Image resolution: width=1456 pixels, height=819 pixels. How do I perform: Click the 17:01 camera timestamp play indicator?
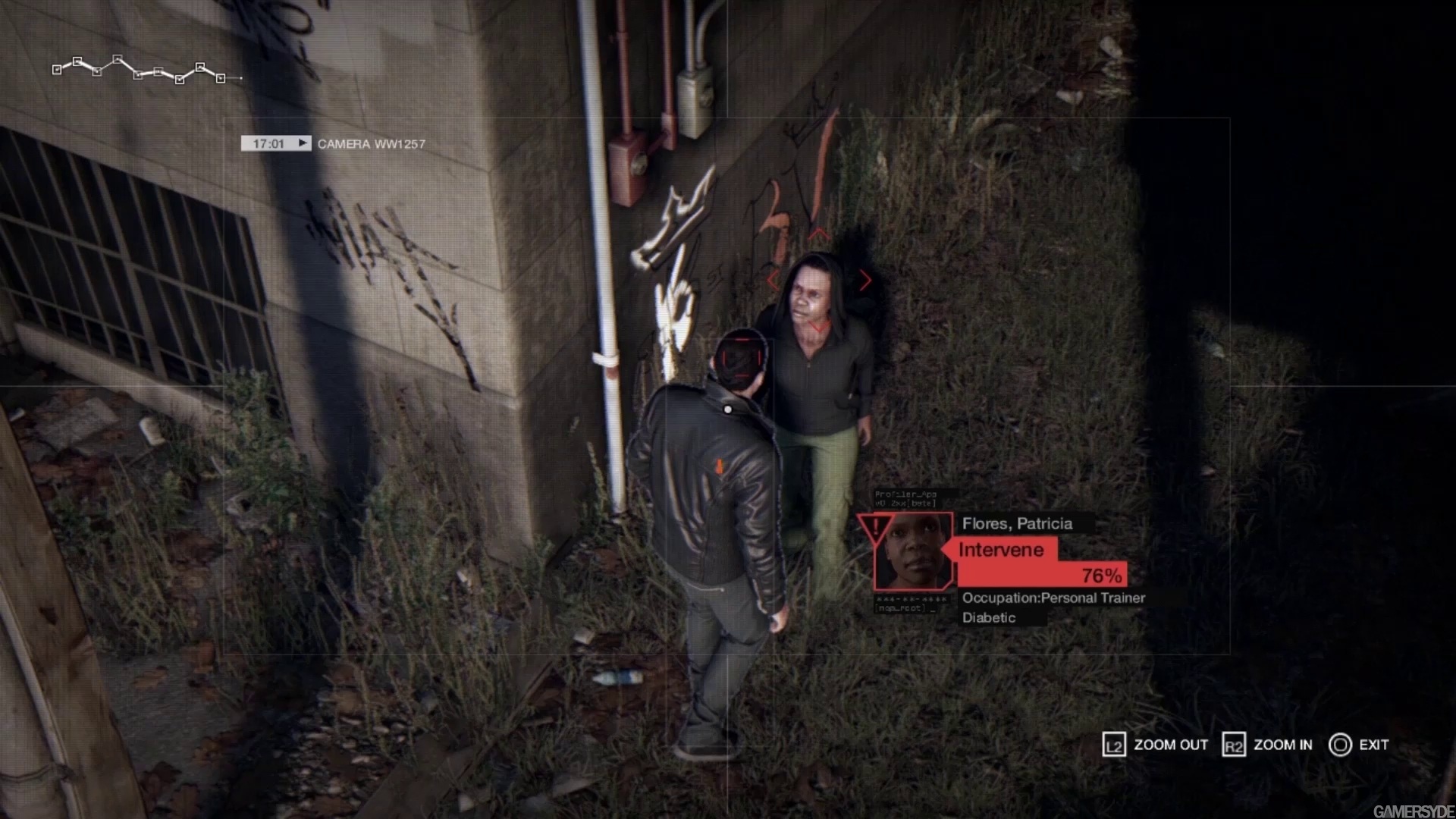[x=303, y=143]
